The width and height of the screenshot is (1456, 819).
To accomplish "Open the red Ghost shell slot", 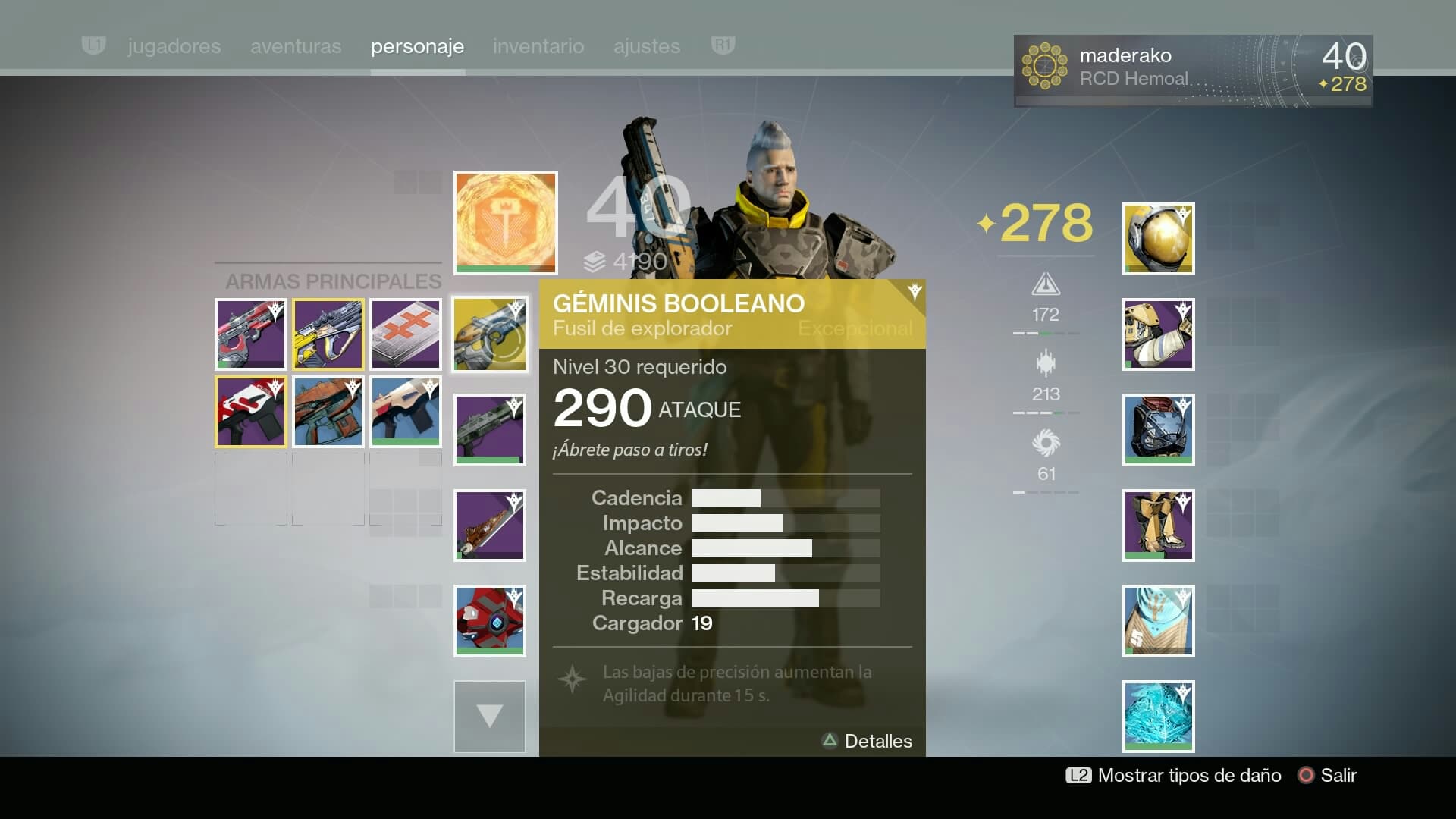I will 490,621.
